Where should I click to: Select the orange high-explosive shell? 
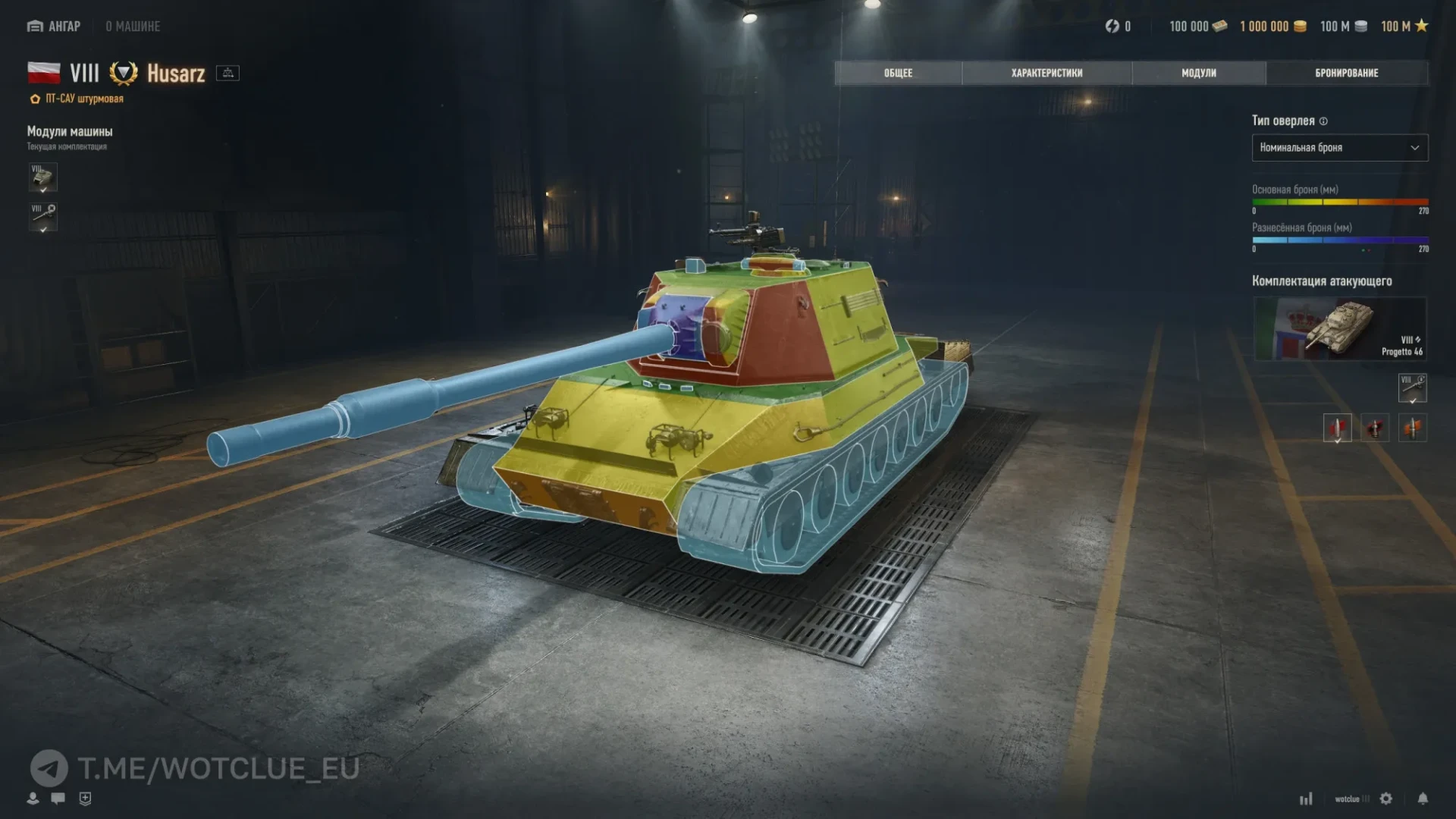1412,428
